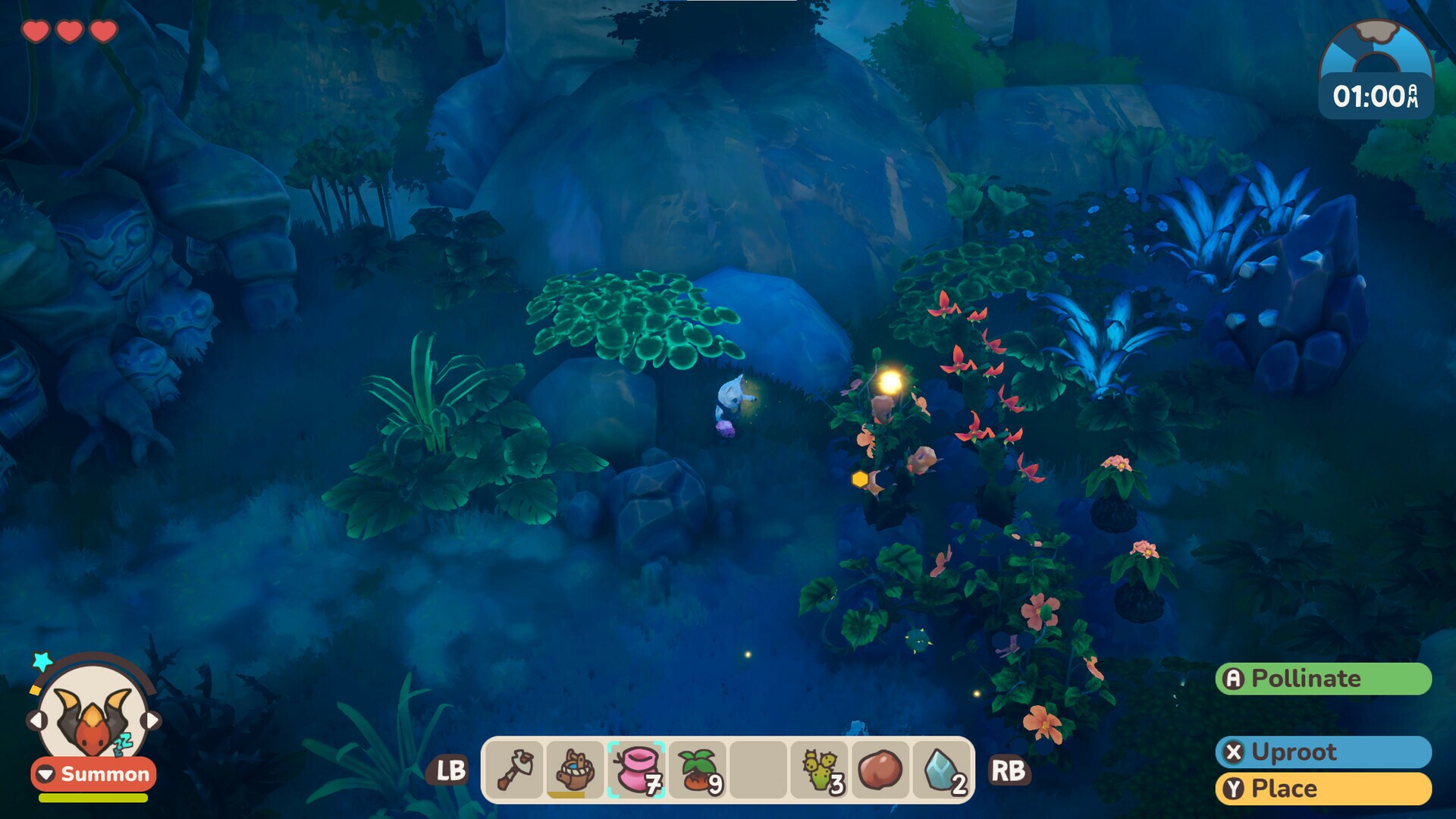Click the left arrow to switch companion
The image size is (1456, 819).
coord(38,721)
